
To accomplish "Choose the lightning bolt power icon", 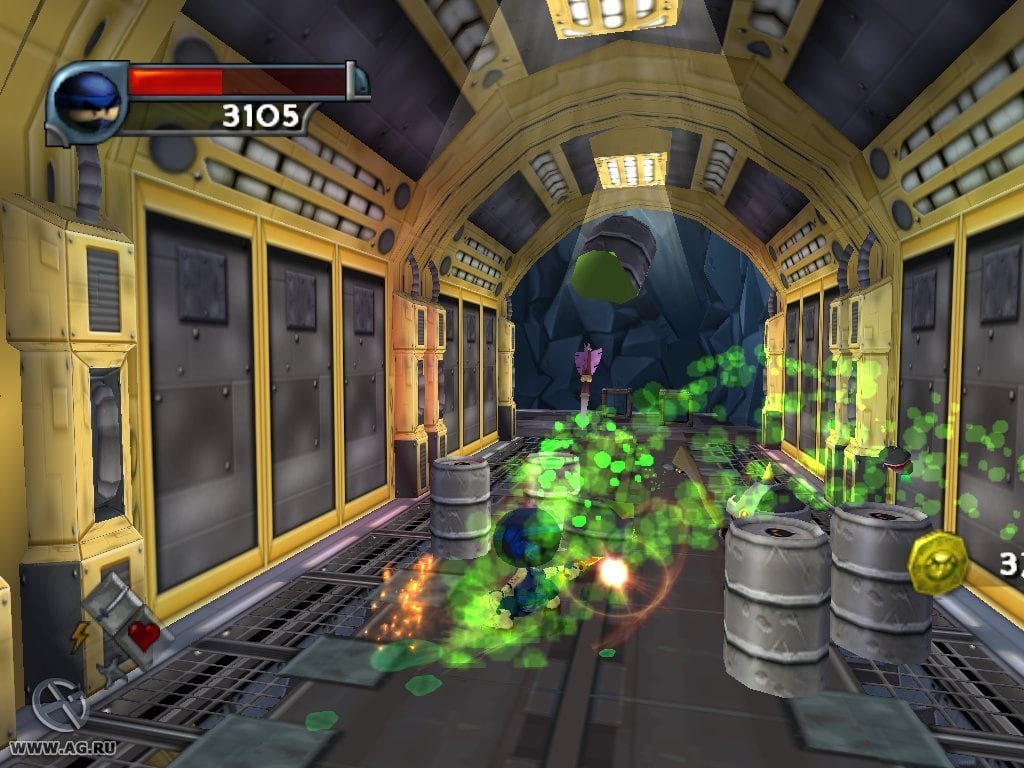I will [x=79, y=637].
